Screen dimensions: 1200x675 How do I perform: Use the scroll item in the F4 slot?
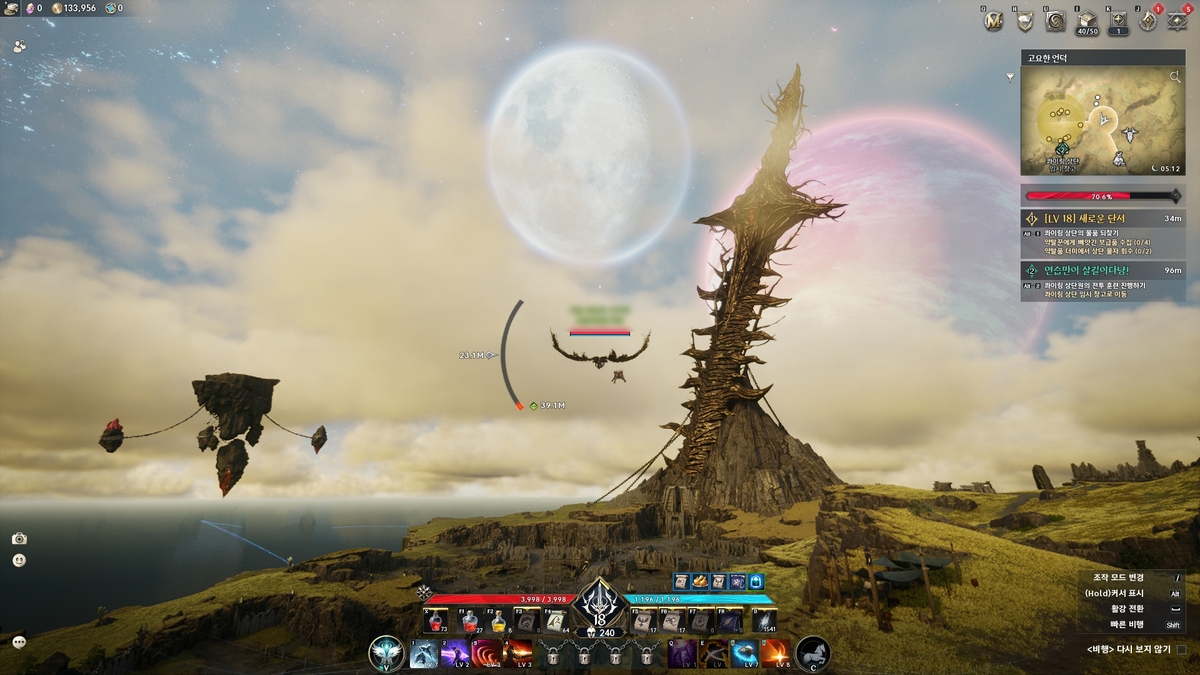pos(556,621)
